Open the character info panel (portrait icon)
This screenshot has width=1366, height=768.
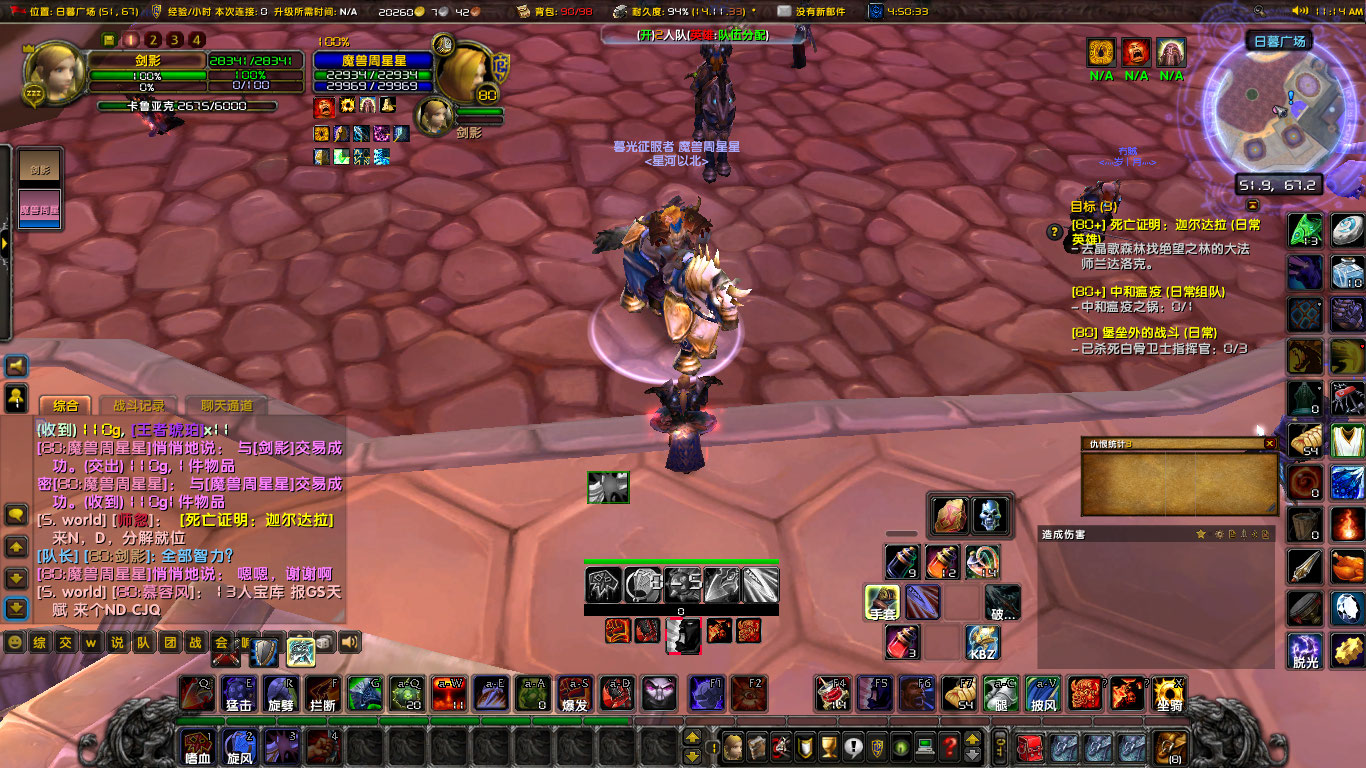[x=733, y=748]
